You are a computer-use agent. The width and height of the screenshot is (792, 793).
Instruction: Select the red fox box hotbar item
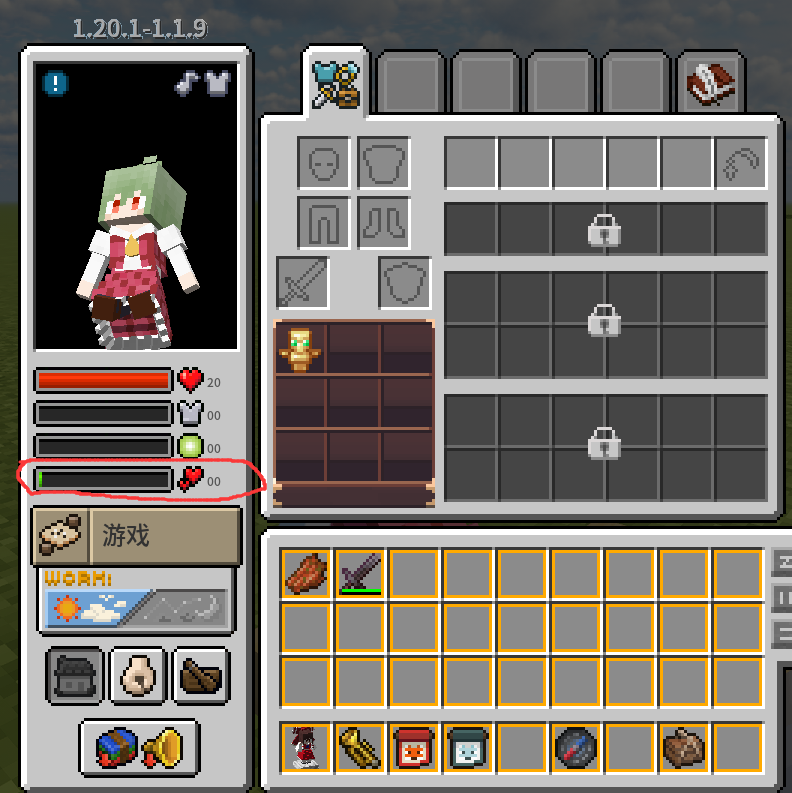(414, 748)
